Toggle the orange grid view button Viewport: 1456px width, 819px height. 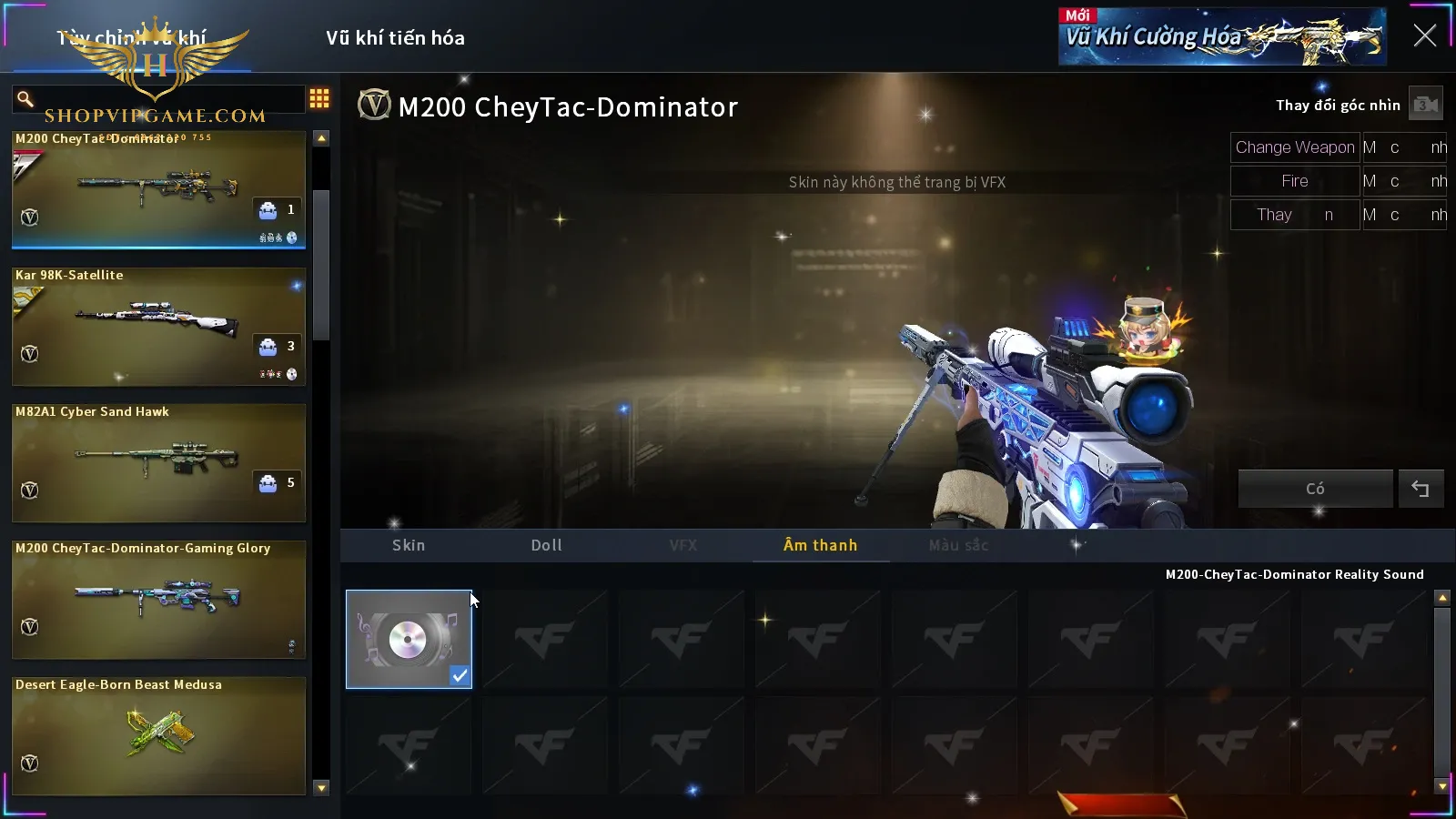[x=319, y=98]
